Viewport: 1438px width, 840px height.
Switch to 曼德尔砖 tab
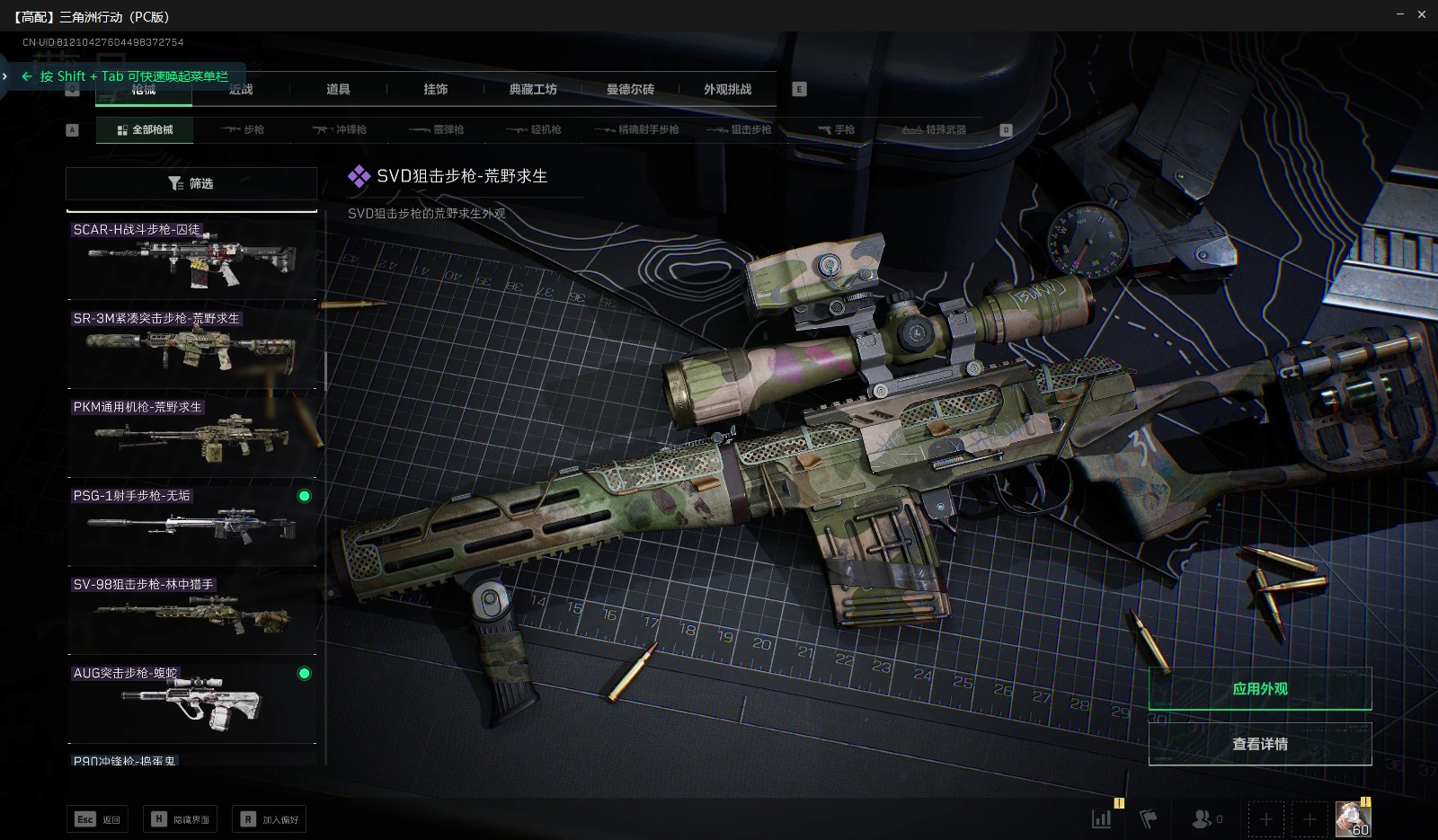(630, 89)
